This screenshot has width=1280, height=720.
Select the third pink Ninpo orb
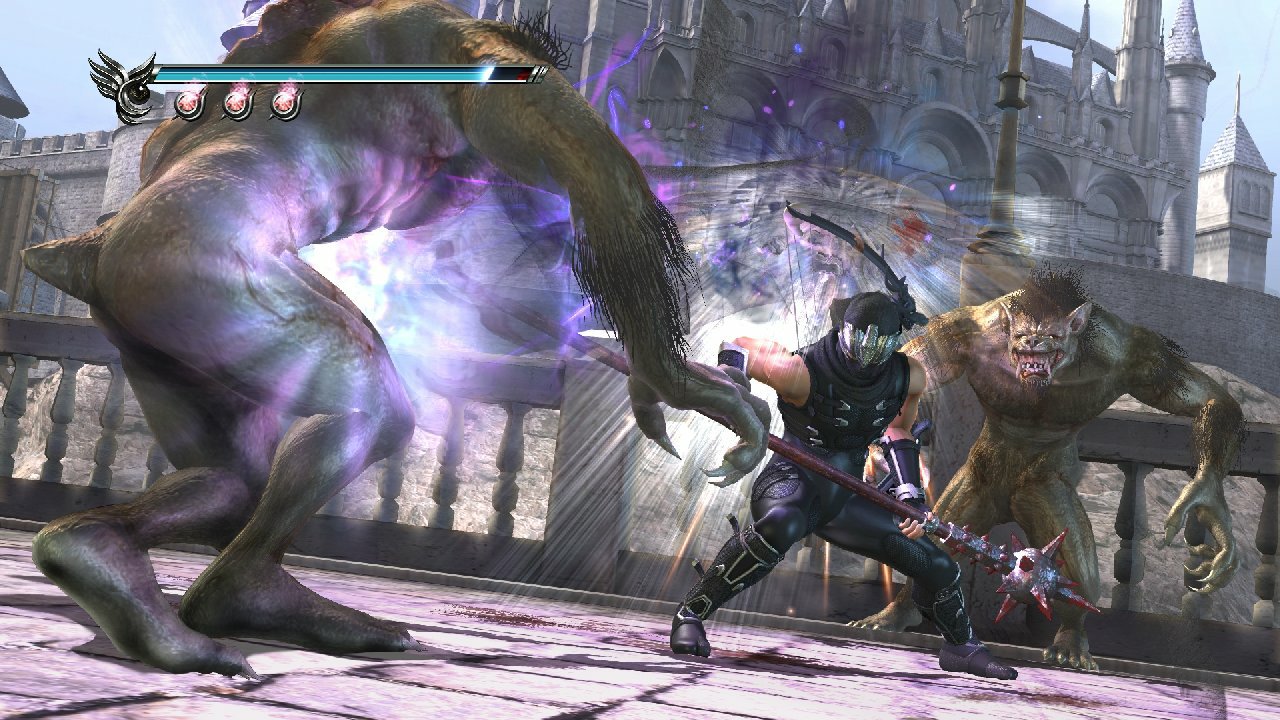[283, 104]
